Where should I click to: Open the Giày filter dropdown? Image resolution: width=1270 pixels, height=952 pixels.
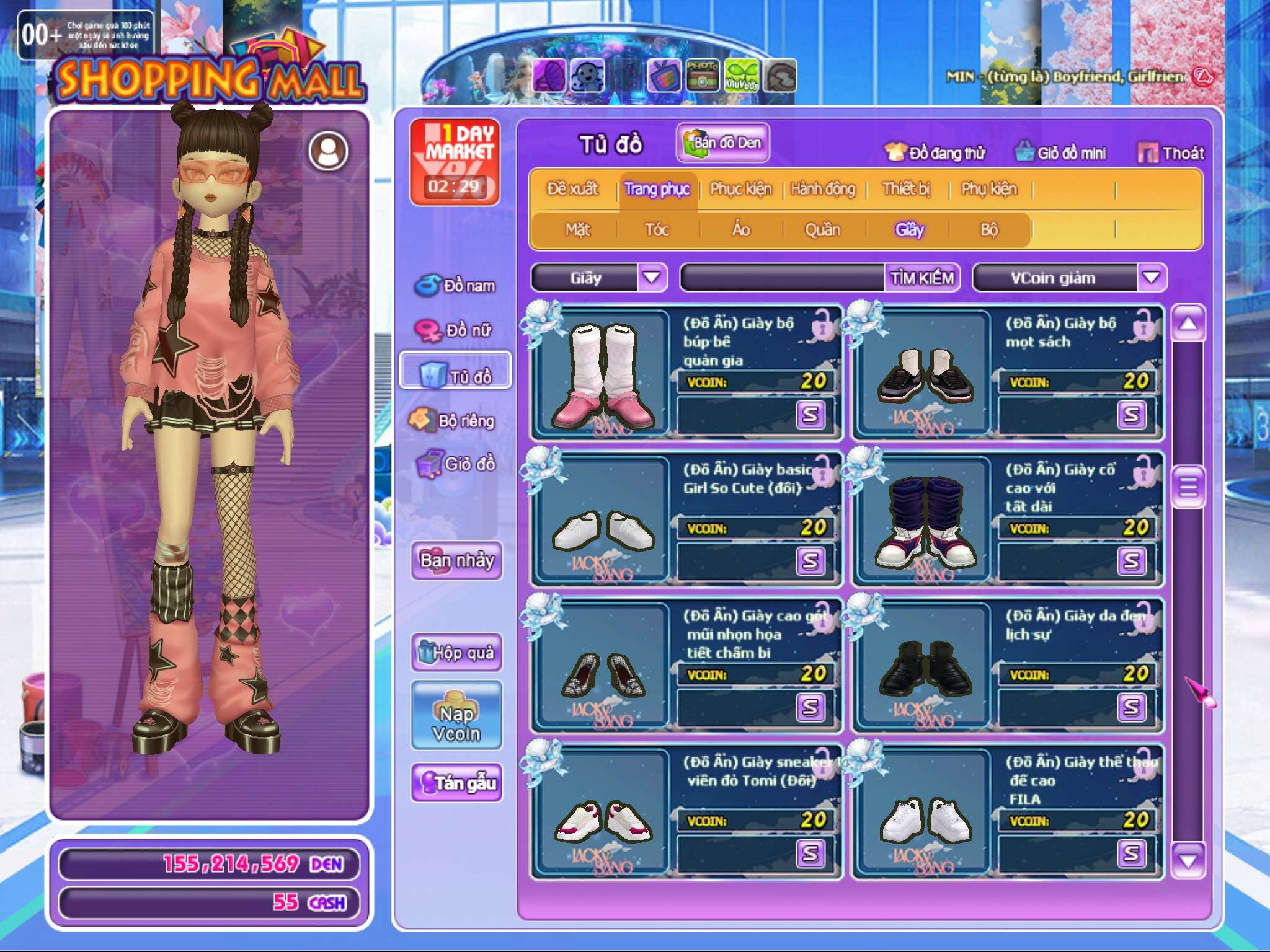pos(651,278)
